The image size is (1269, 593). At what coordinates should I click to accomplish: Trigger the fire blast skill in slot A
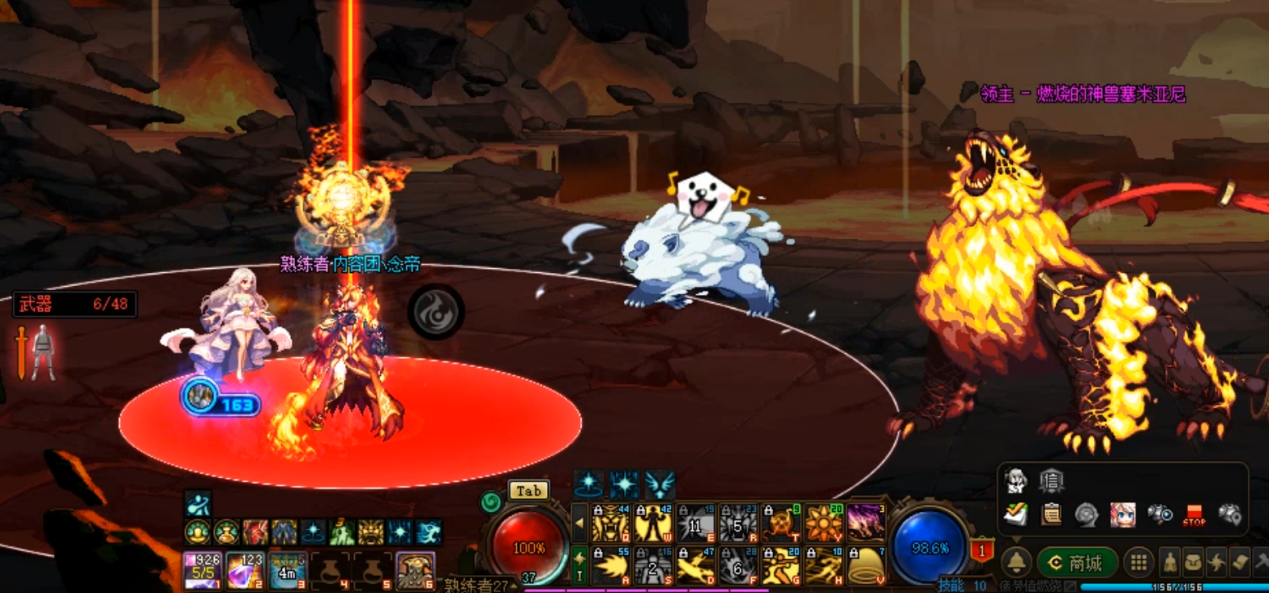point(610,566)
